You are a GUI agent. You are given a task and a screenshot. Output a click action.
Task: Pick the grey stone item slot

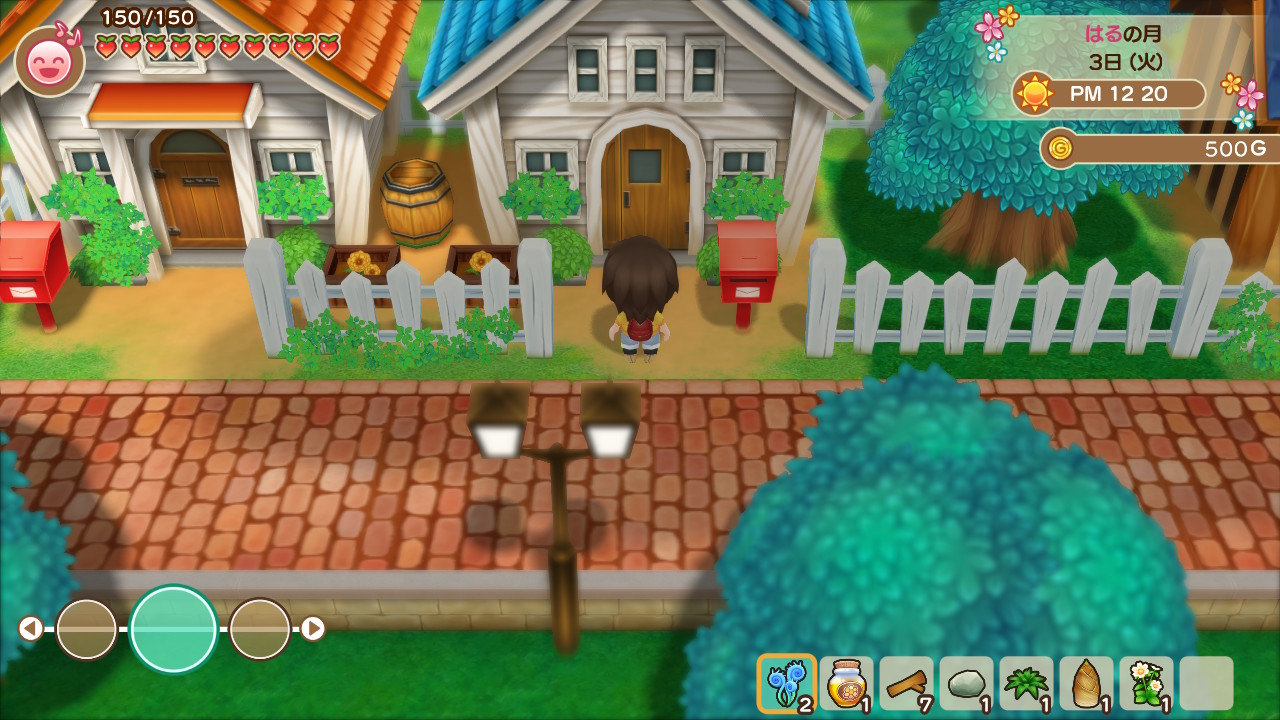(x=966, y=683)
